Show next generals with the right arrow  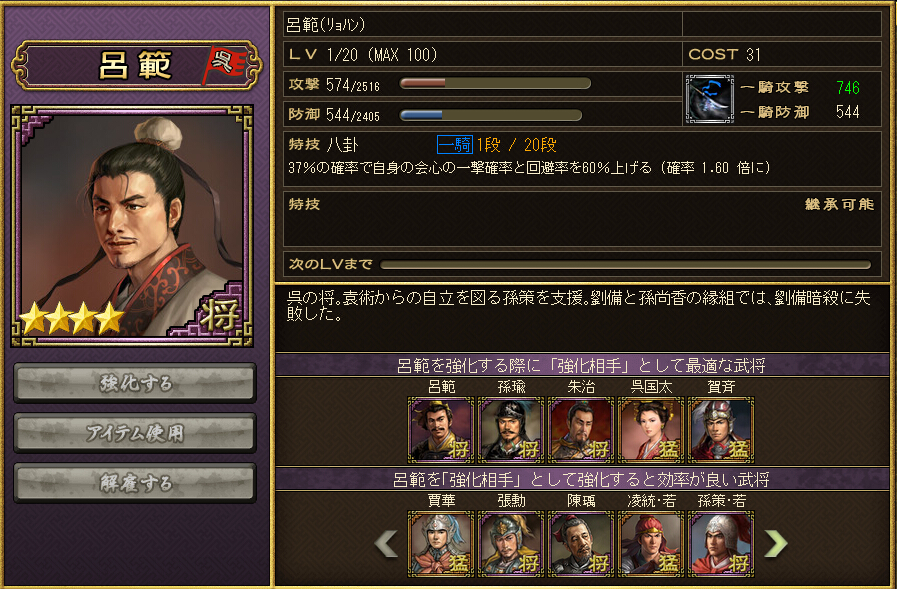776,543
